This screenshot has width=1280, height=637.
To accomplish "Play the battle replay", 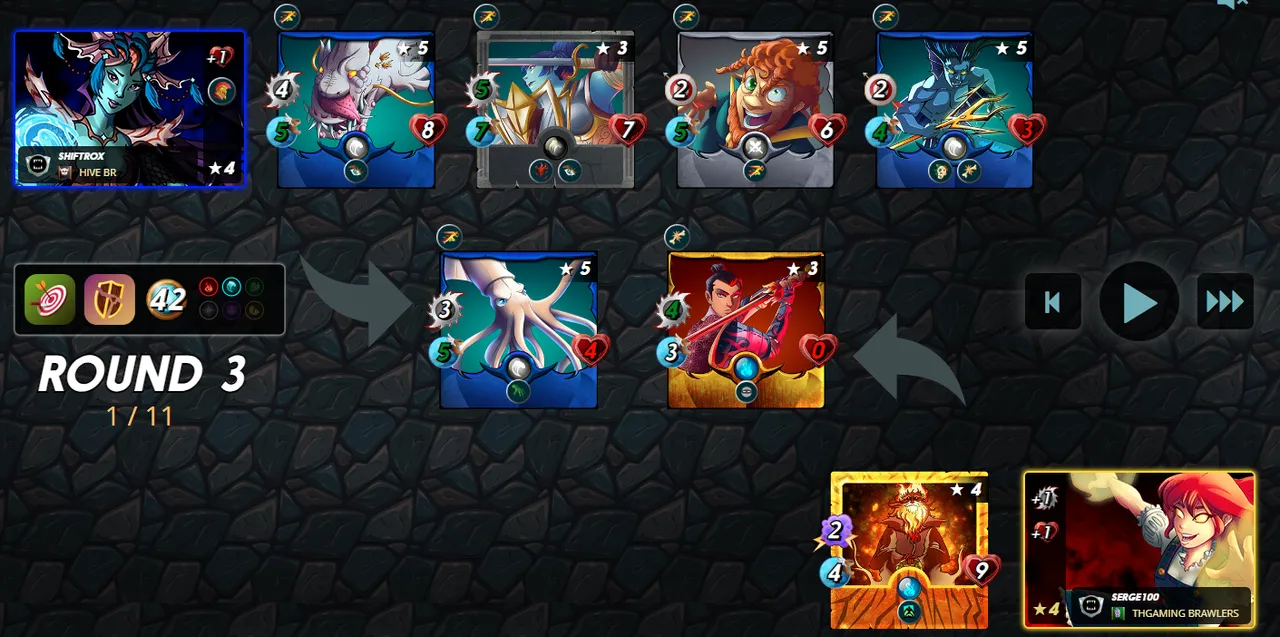I will 1139,301.
